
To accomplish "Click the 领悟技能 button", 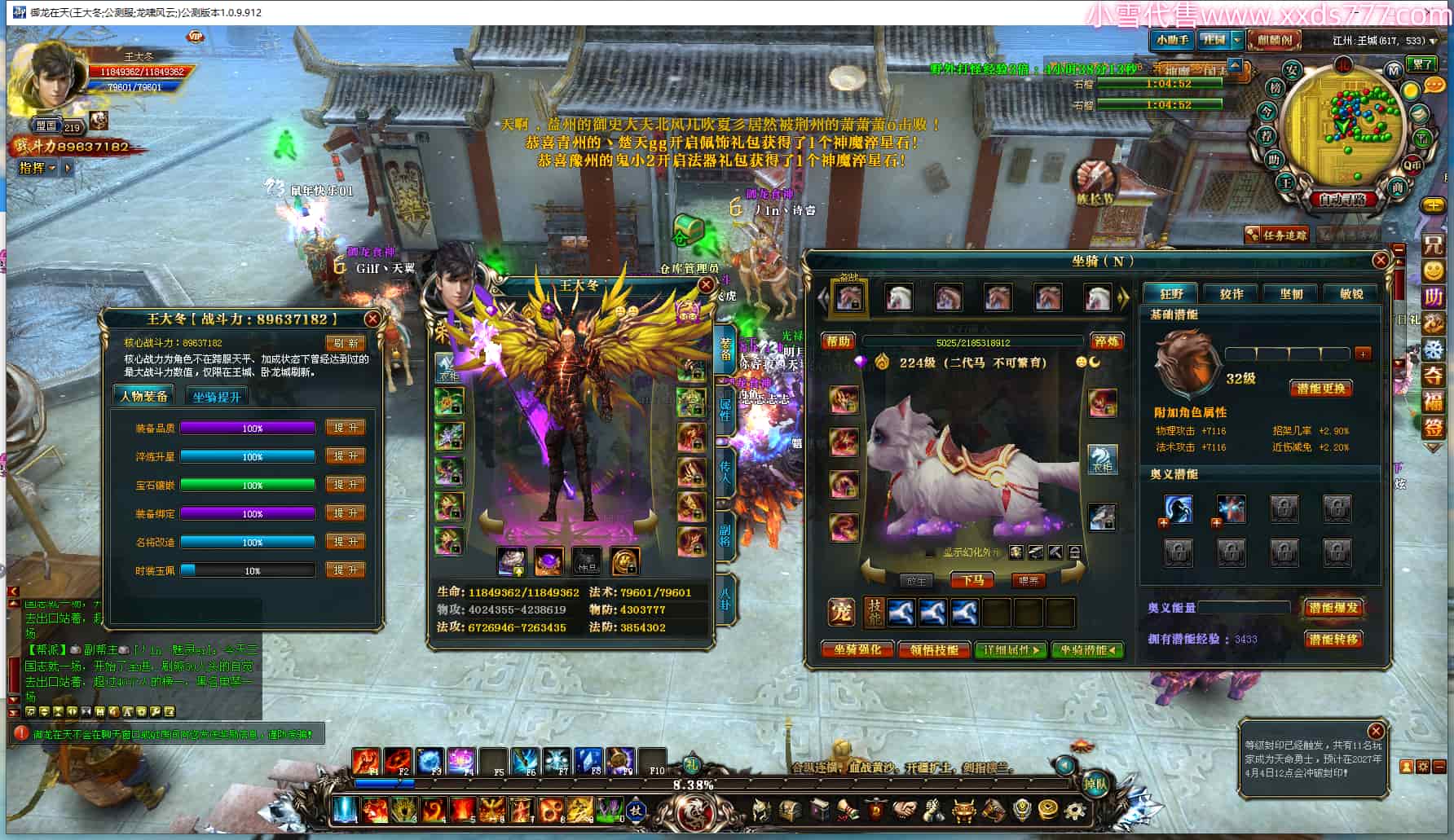I will click(934, 650).
